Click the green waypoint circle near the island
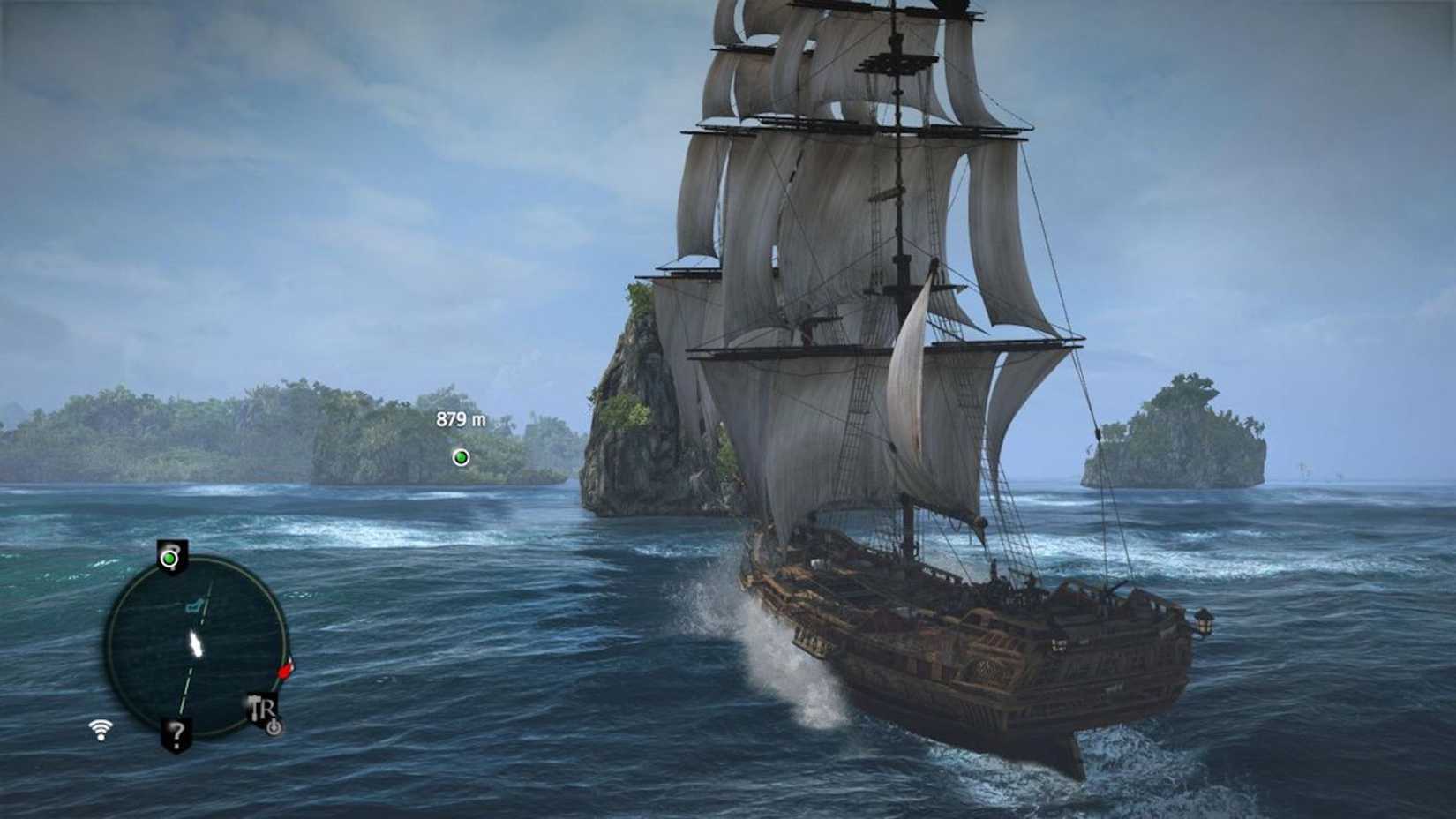The height and width of the screenshot is (819, 1456). (x=459, y=457)
